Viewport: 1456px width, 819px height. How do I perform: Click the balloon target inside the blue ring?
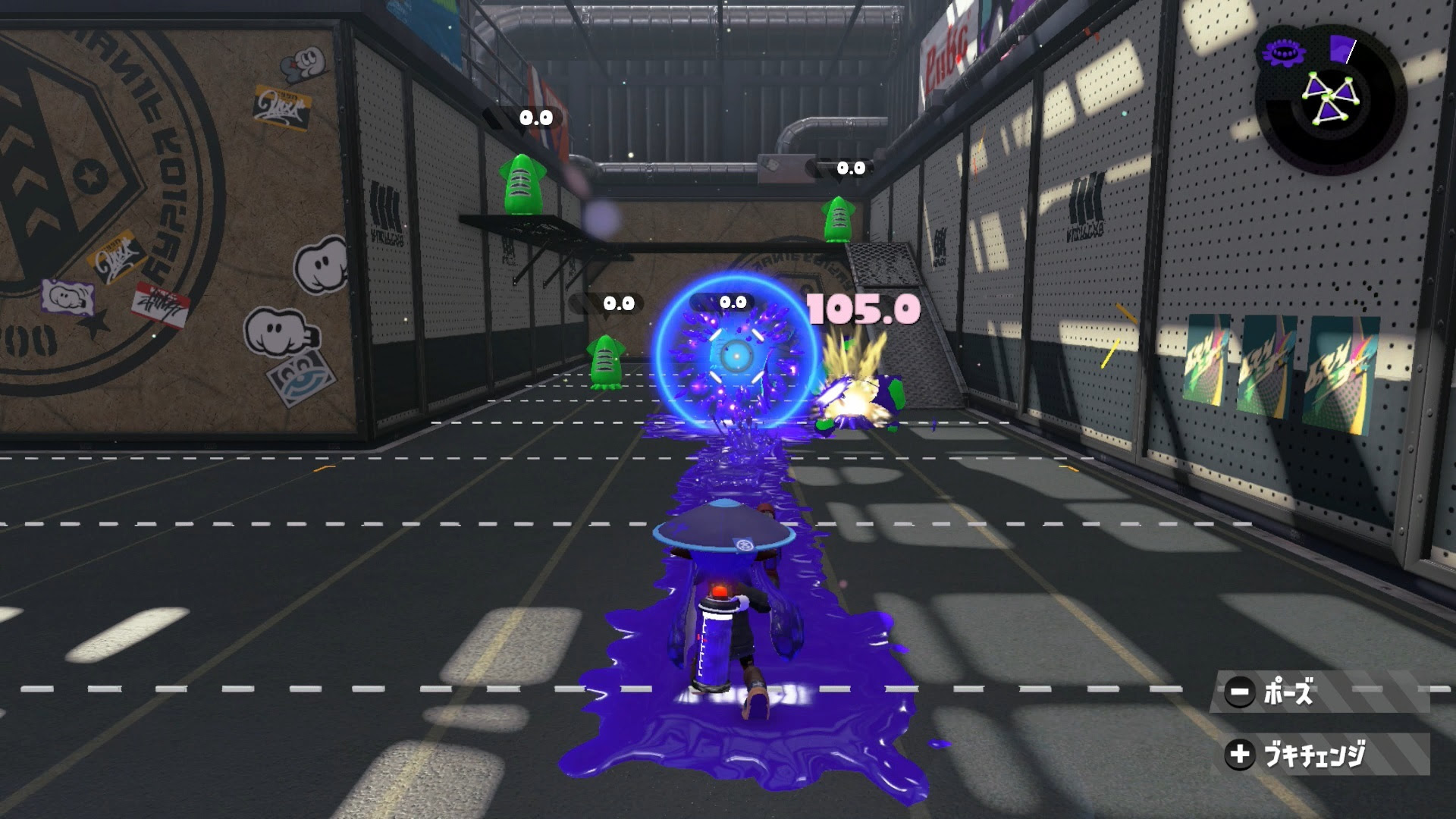[x=733, y=356]
